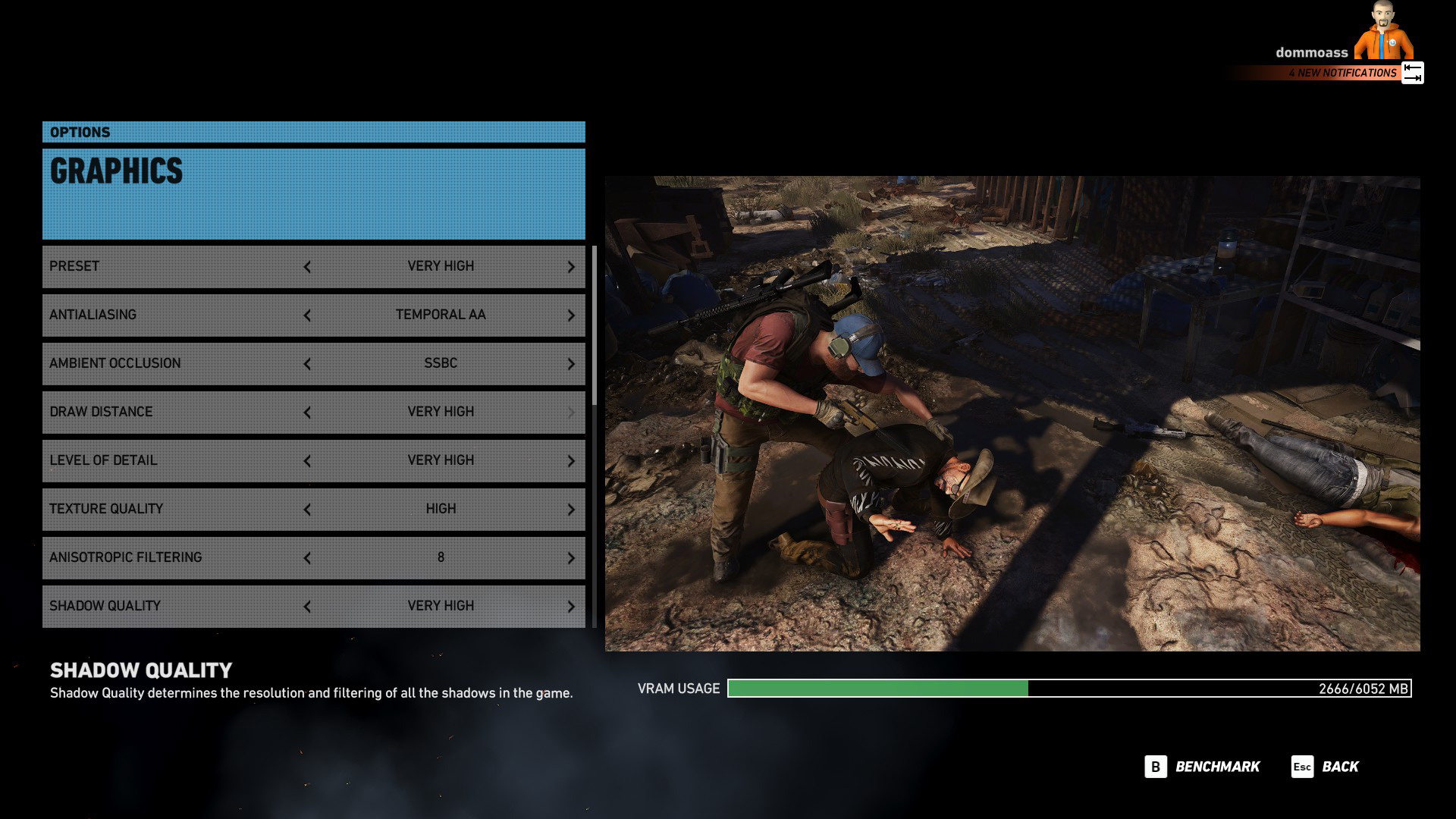Lower the Draw Distance setting
The image size is (1456, 819).
click(x=307, y=413)
